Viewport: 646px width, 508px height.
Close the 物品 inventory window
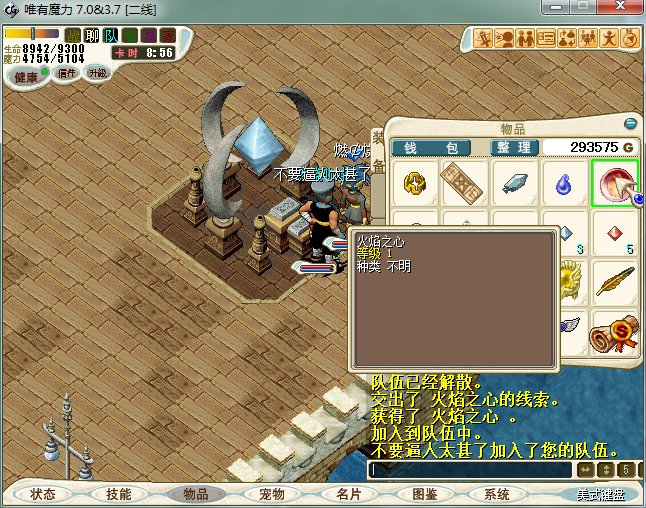click(631, 124)
